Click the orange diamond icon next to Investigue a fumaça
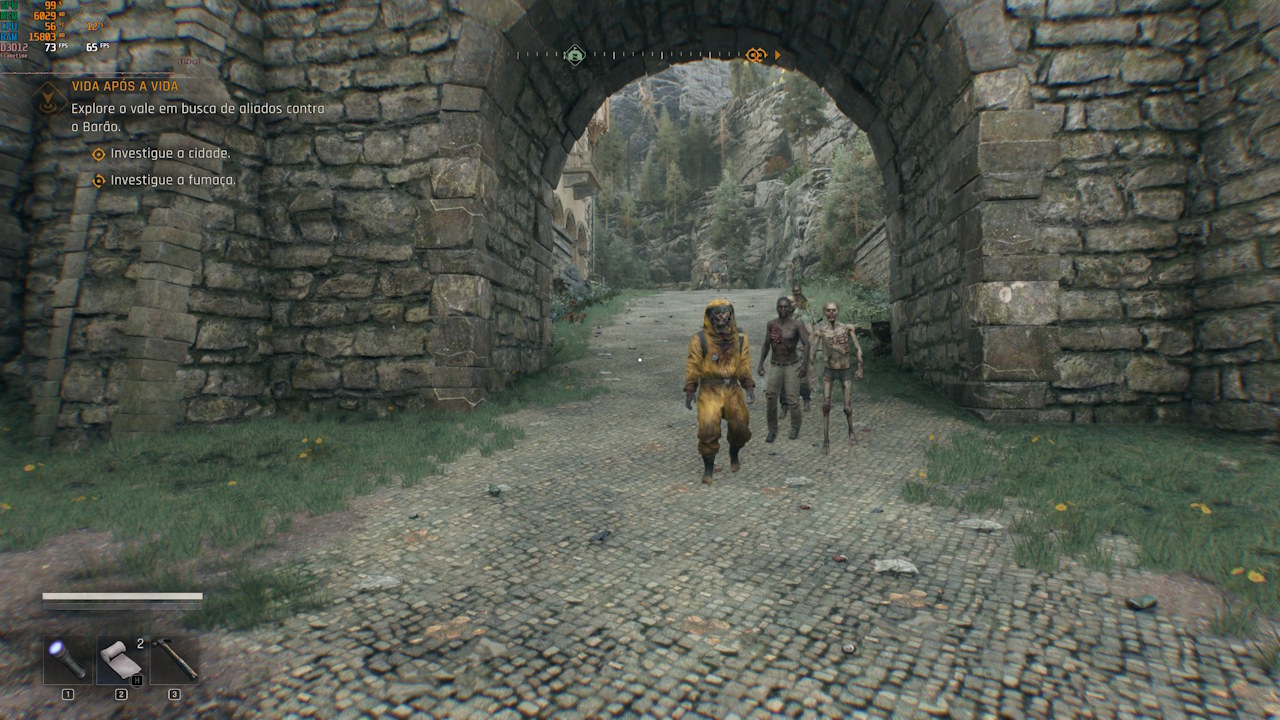The image size is (1280, 720). (97, 182)
